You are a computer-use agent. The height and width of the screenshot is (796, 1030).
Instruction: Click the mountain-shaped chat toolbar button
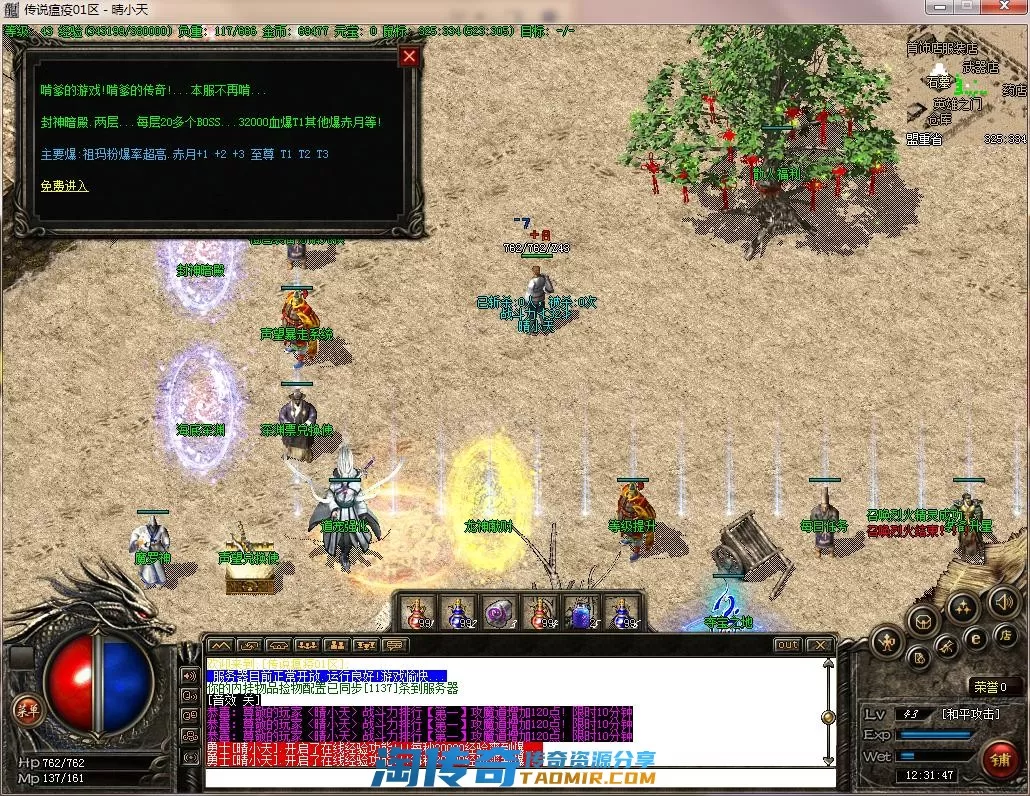[x=219, y=645]
